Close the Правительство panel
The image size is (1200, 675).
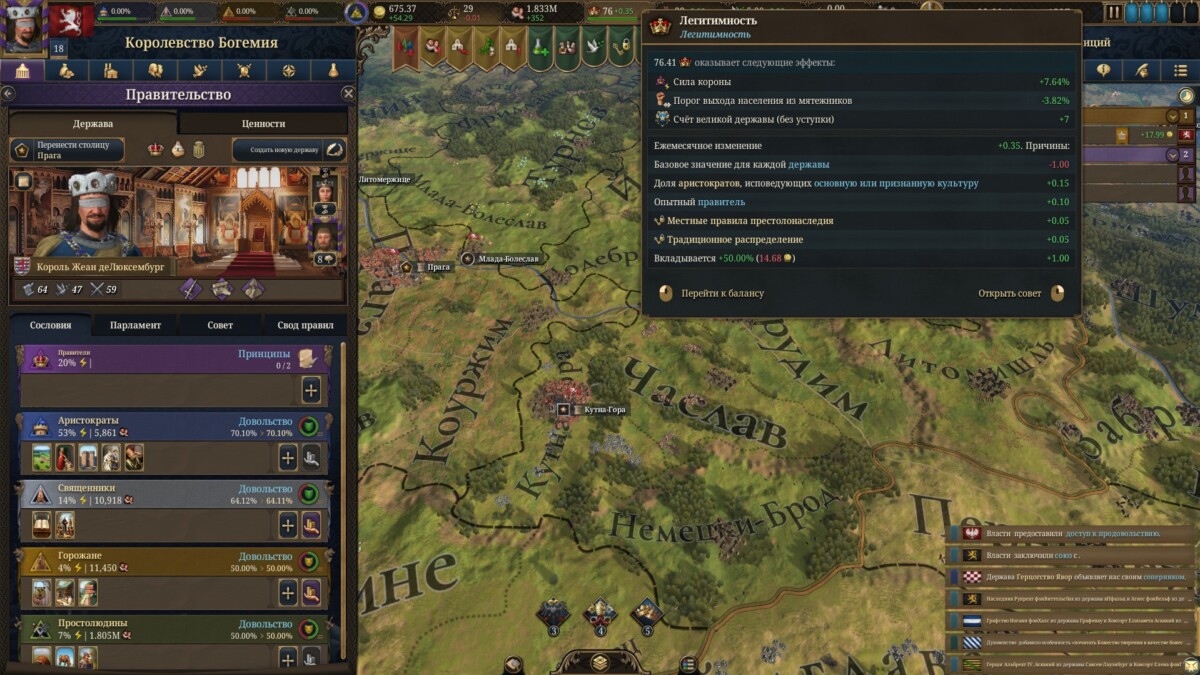point(348,93)
